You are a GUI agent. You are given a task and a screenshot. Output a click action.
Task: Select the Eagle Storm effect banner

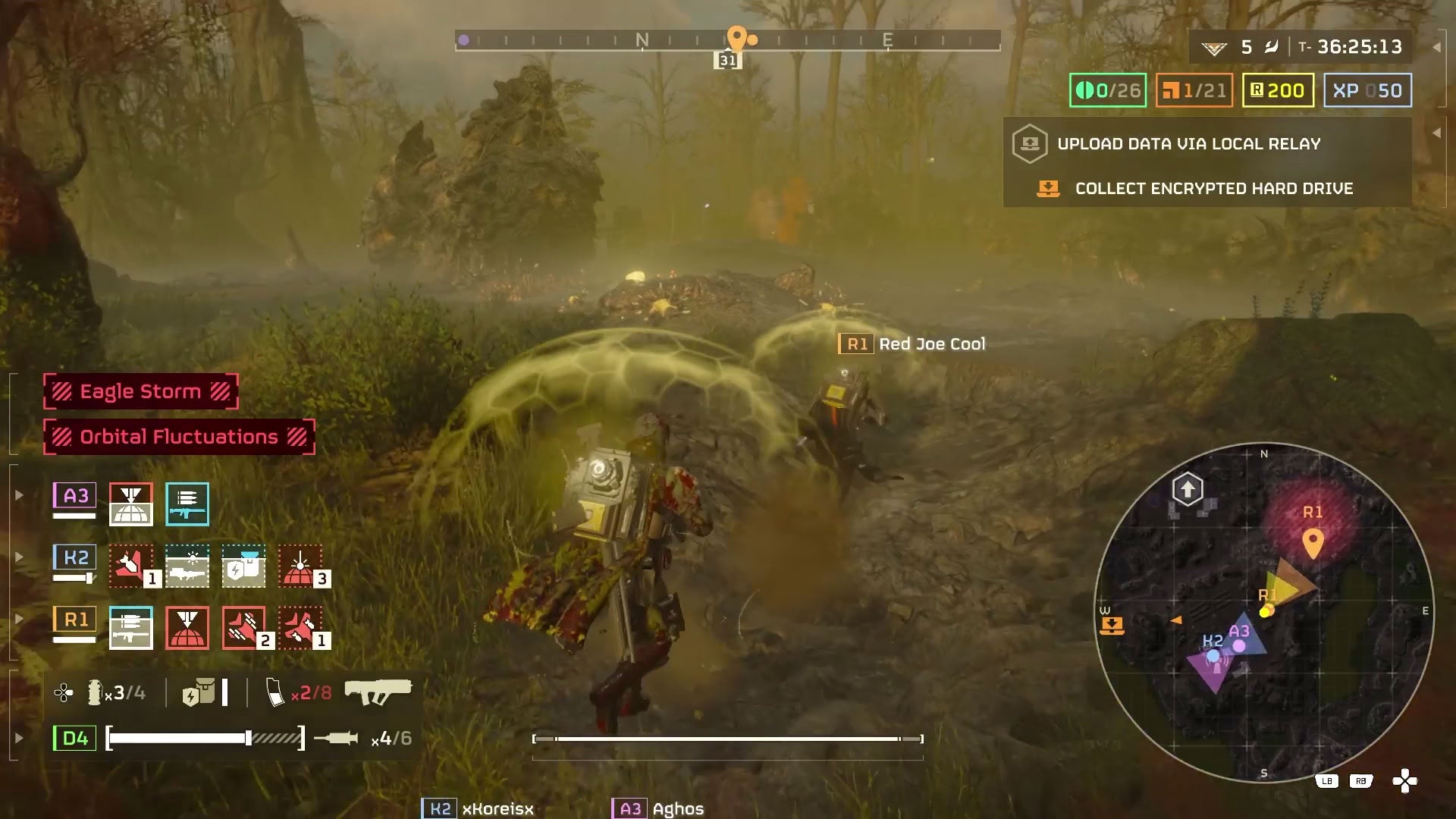(141, 391)
